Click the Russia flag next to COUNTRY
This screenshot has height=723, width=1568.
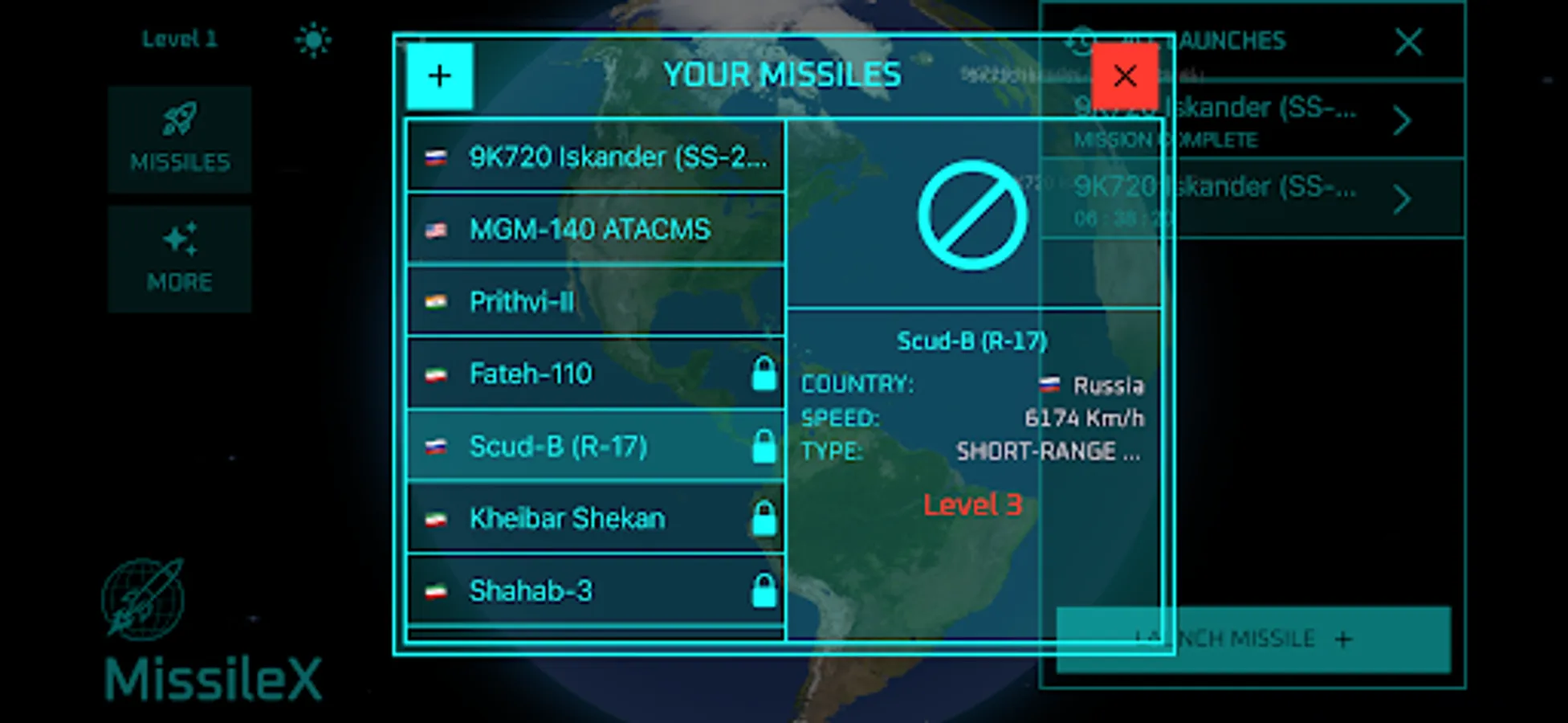point(1049,384)
